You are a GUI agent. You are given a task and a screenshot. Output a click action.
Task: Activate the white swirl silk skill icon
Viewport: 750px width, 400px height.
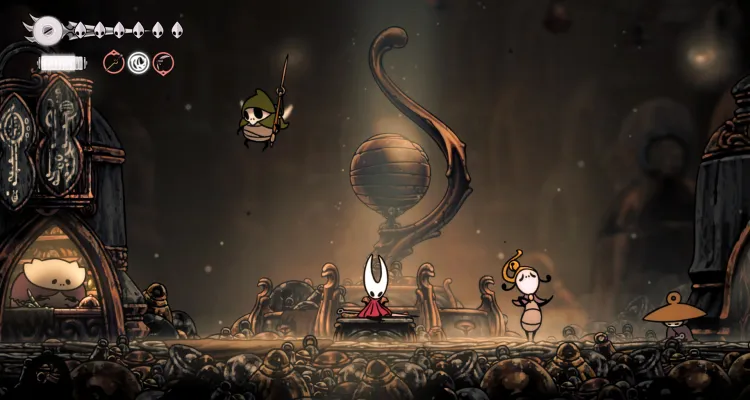point(139,62)
